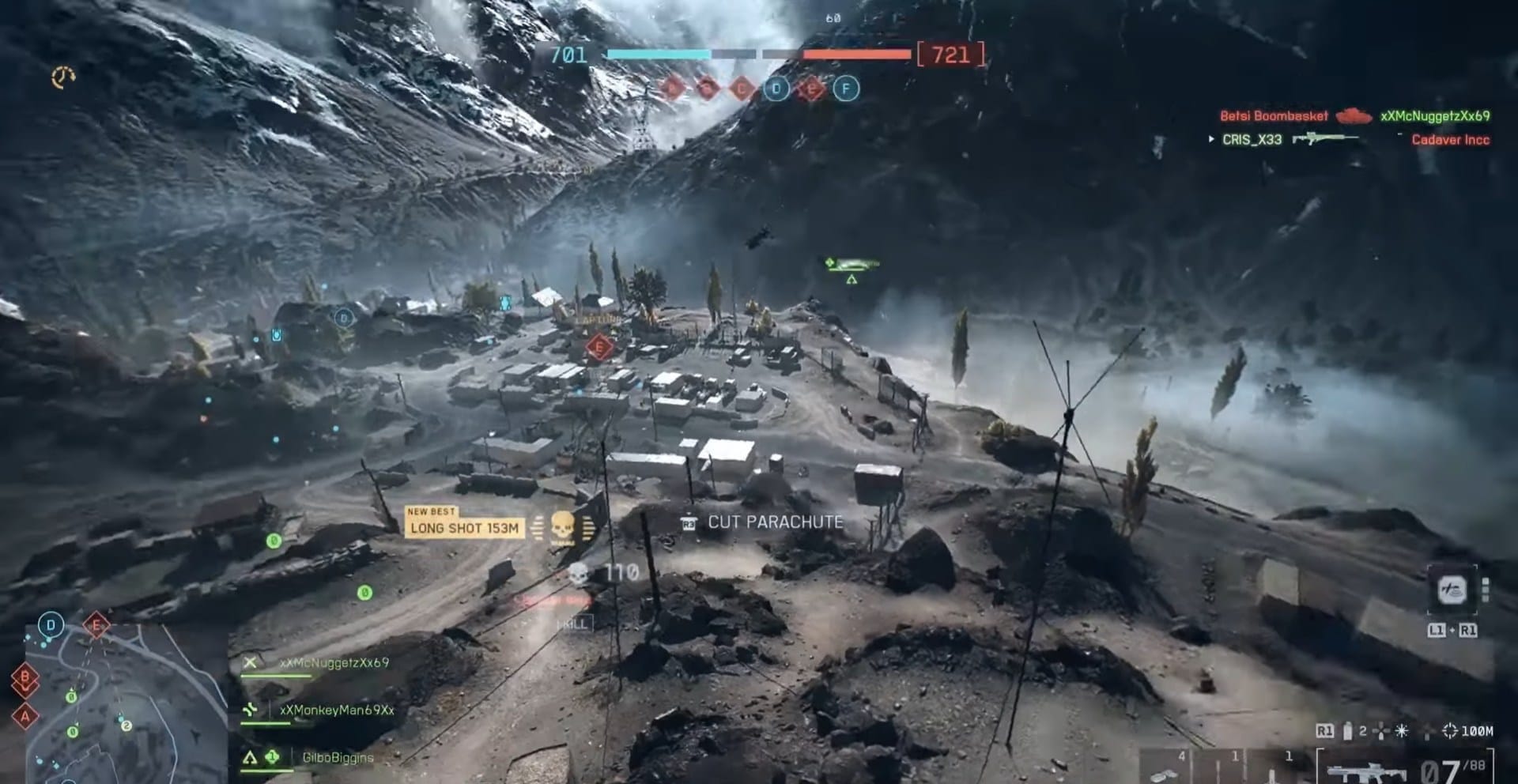Screen dimensions: 1518x784
Task: Click the D marker on the minimap
Action: click(x=51, y=625)
